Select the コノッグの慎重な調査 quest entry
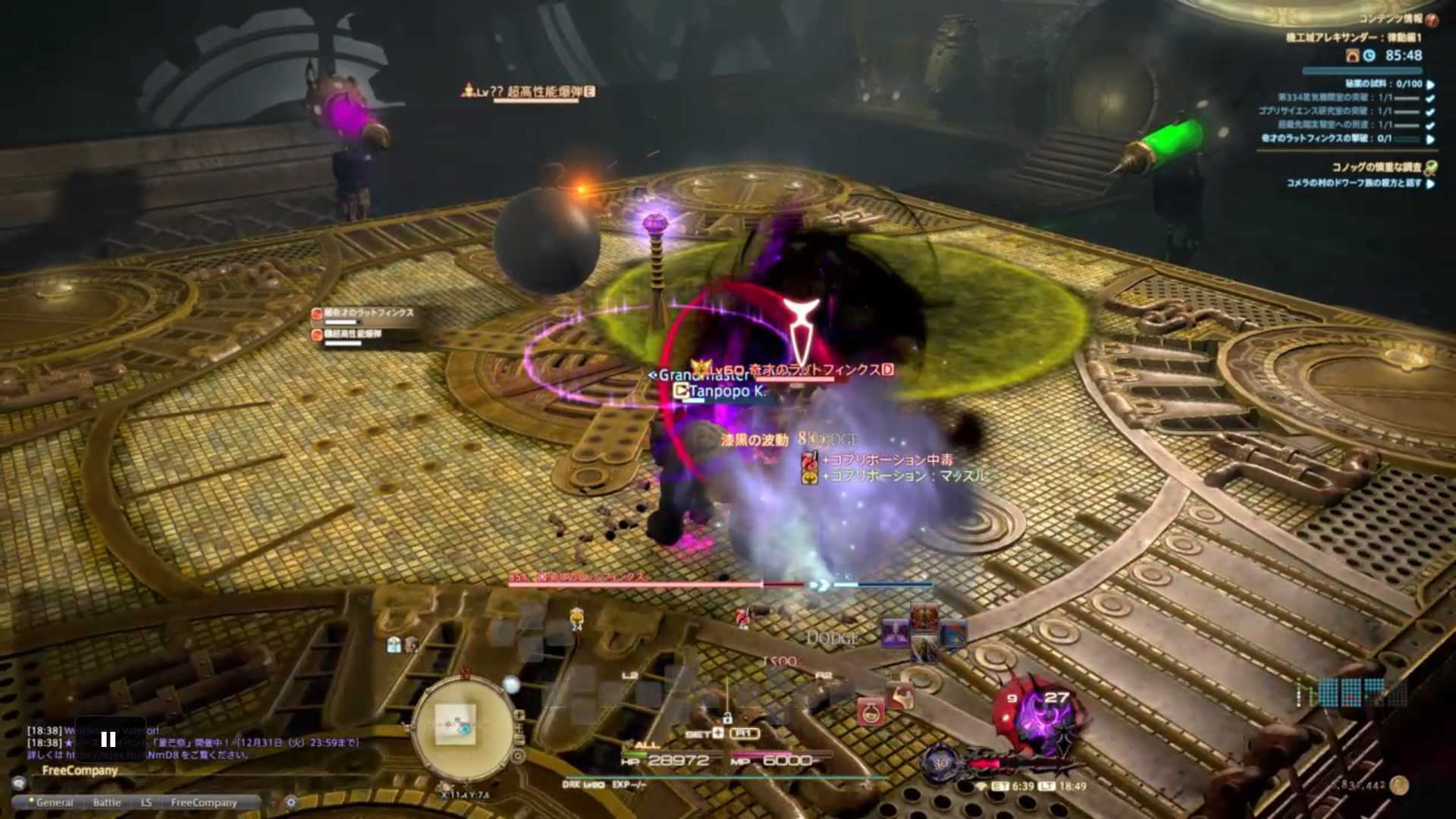This screenshot has width=1456, height=819. 1376,167
